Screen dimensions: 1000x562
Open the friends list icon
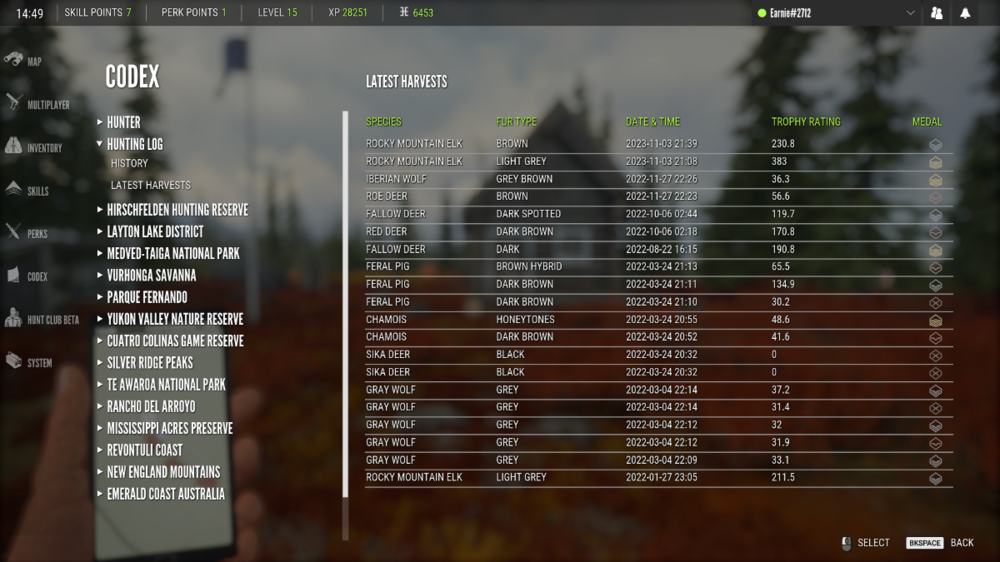937,13
